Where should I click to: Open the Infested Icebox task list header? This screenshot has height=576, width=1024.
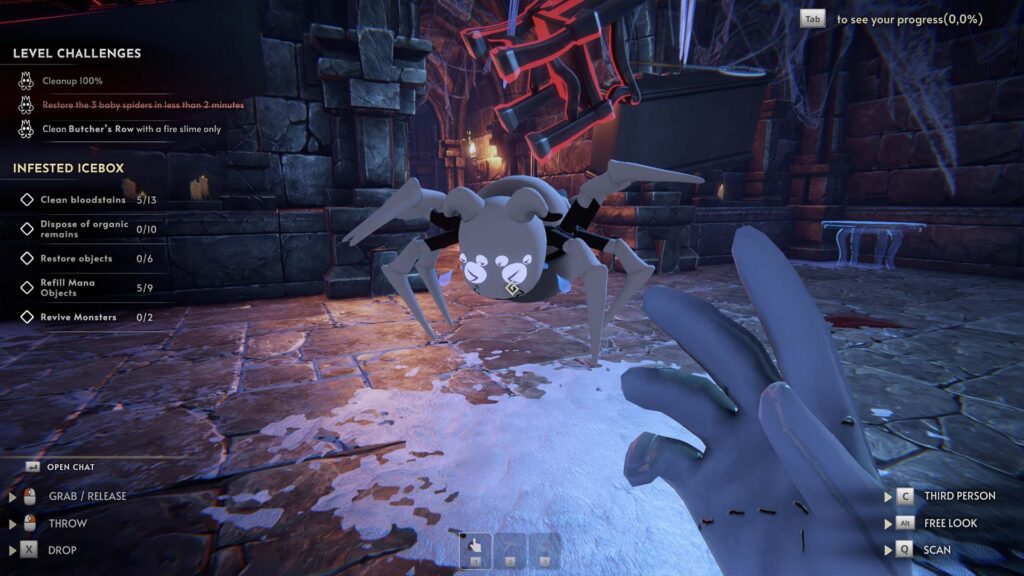[x=68, y=168]
